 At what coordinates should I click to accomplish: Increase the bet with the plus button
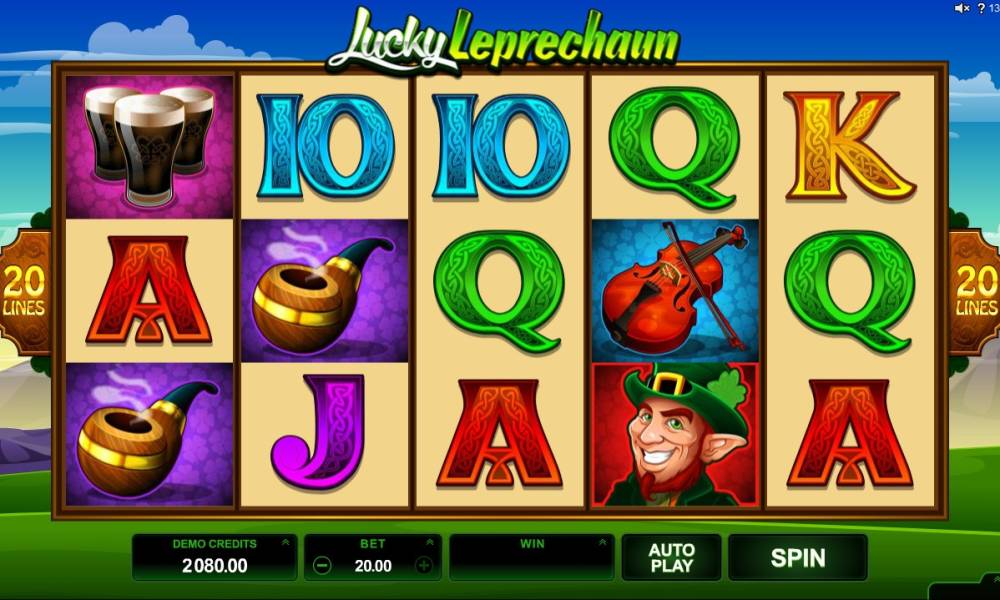point(424,565)
